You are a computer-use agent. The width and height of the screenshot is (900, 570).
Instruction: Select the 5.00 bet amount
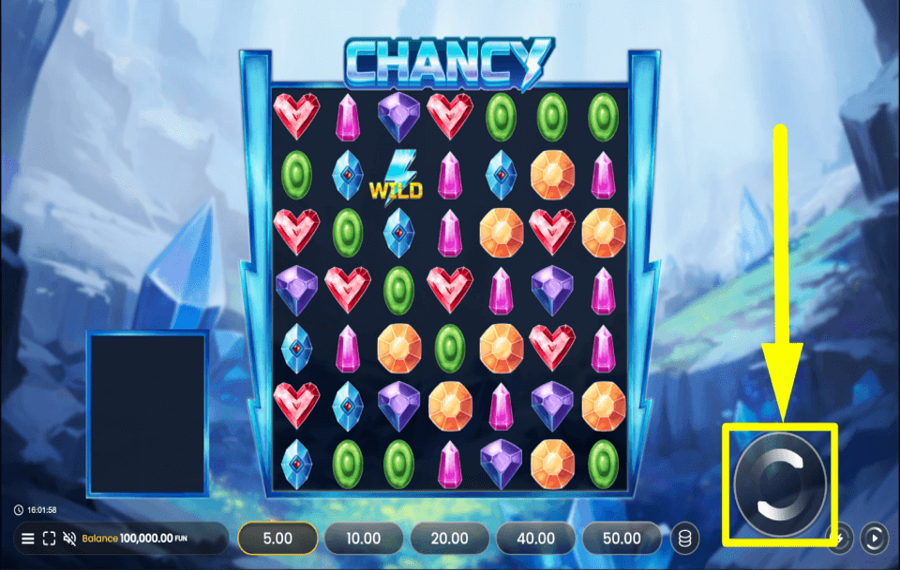coord(277,538)
